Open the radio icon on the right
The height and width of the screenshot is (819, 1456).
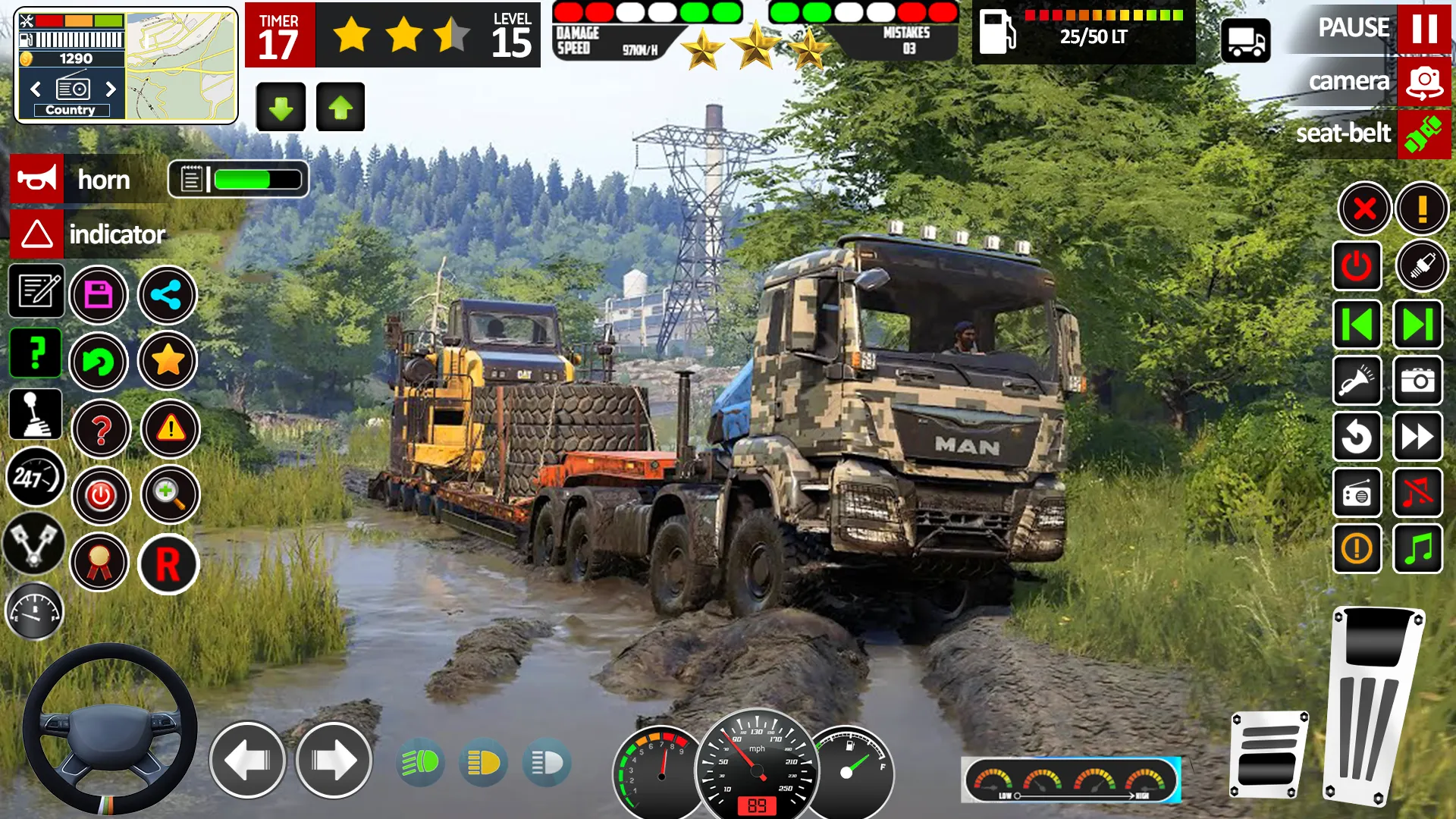pos(1357,493)
